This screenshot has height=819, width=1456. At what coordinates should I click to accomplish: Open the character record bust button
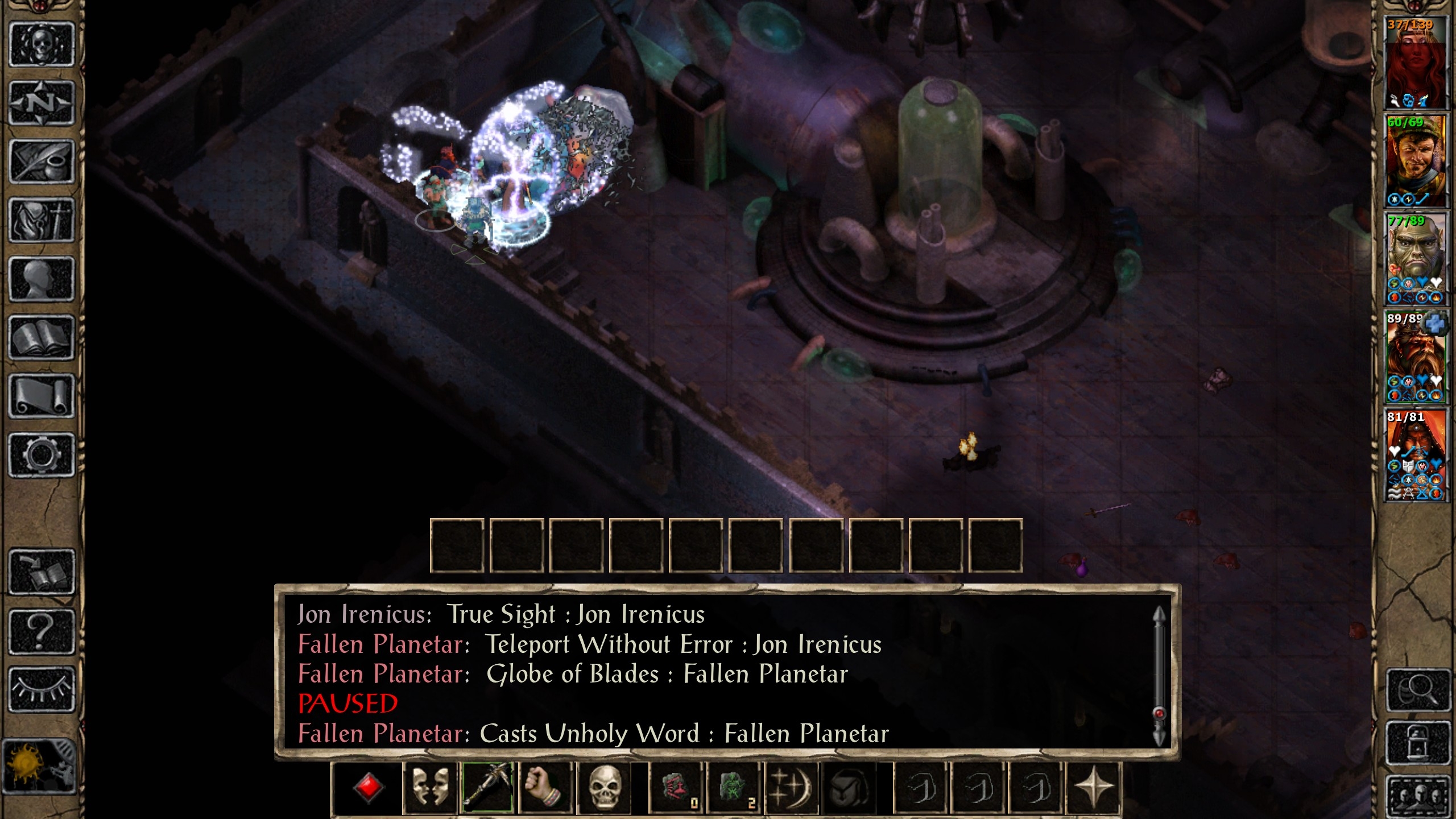tap(42, 279)
